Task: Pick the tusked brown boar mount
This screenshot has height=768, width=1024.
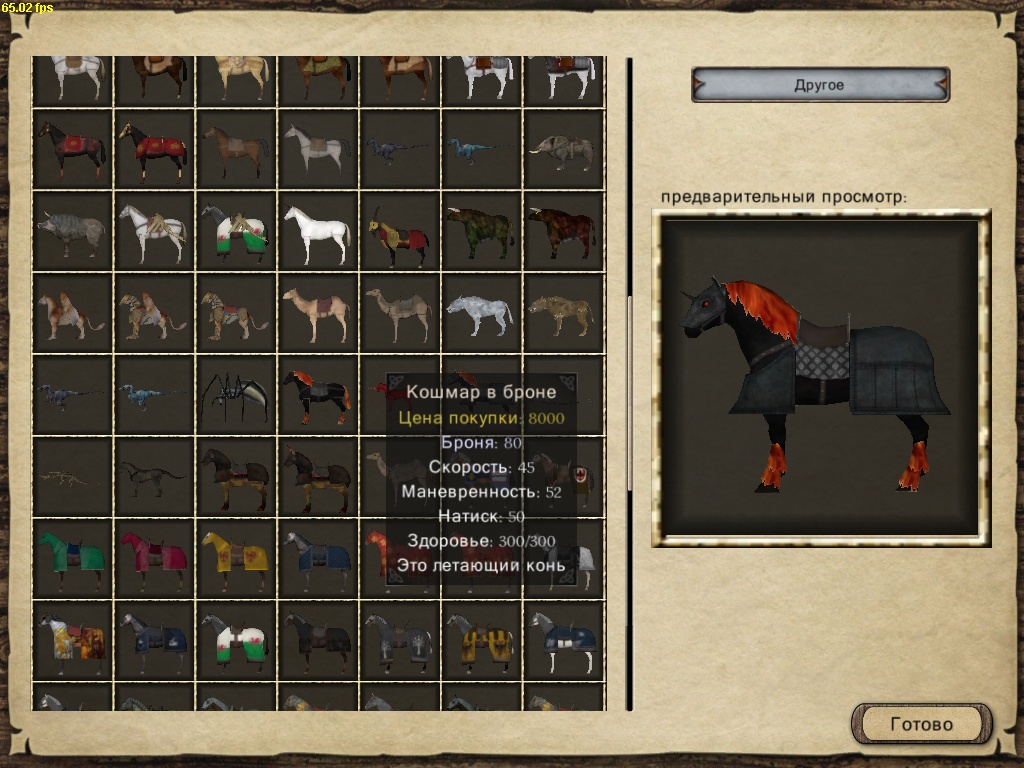Action: click(x=563, y=149)
